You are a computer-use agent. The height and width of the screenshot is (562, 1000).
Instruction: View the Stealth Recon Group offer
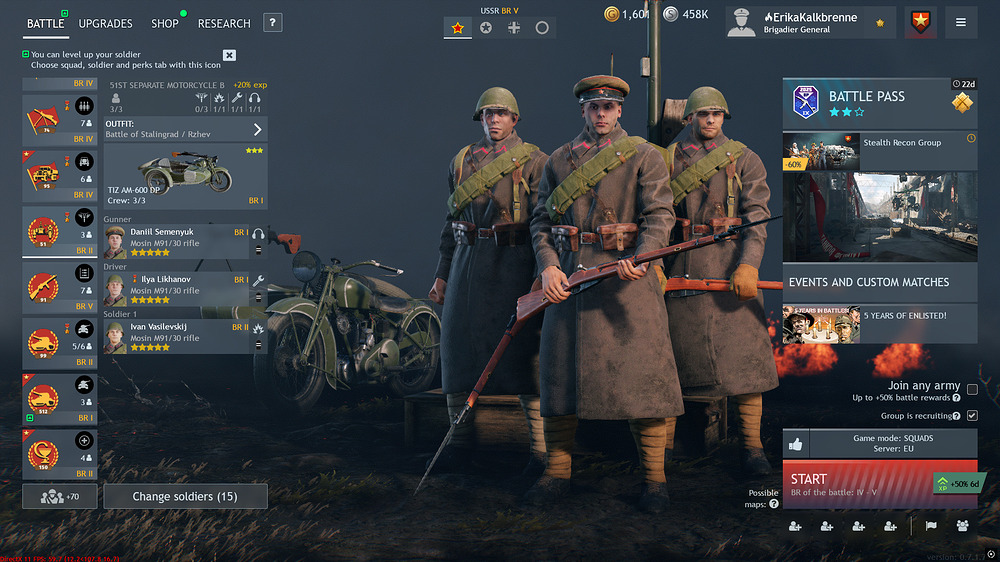(879, 151)
